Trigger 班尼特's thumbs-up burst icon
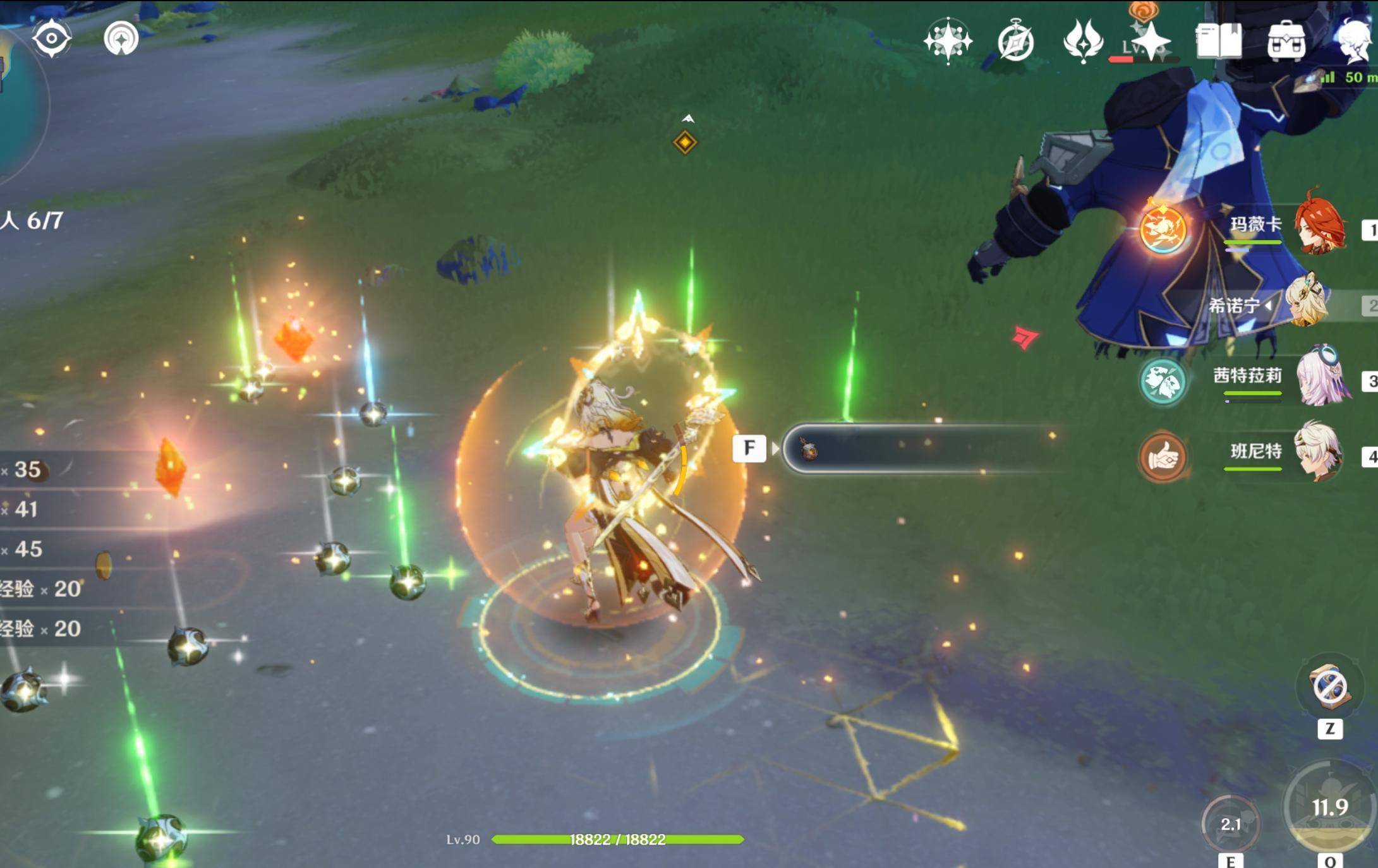This screenshot has width=1378, height=868. [1162, 457]
